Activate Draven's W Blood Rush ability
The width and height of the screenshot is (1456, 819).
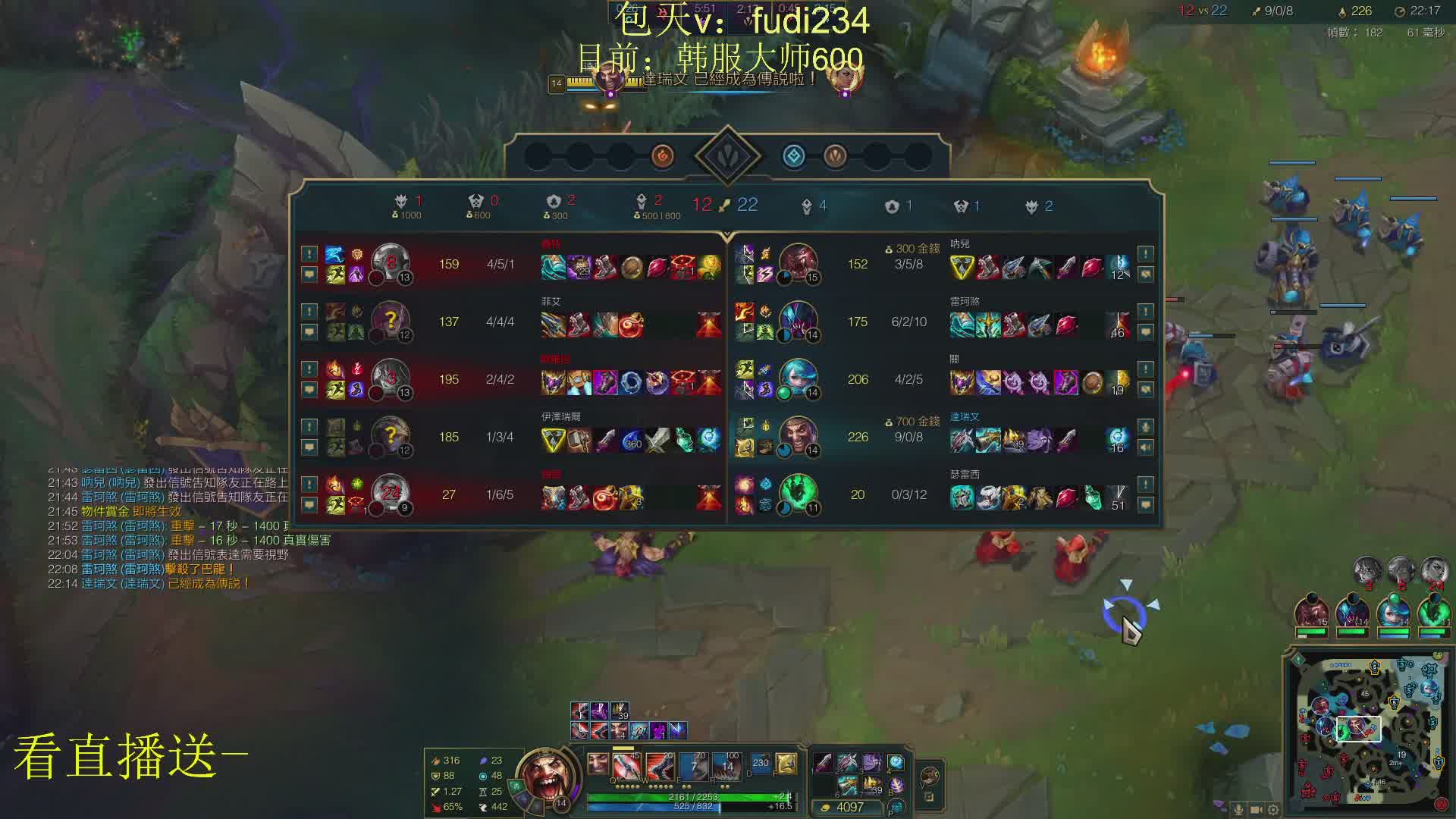(661, 766)
